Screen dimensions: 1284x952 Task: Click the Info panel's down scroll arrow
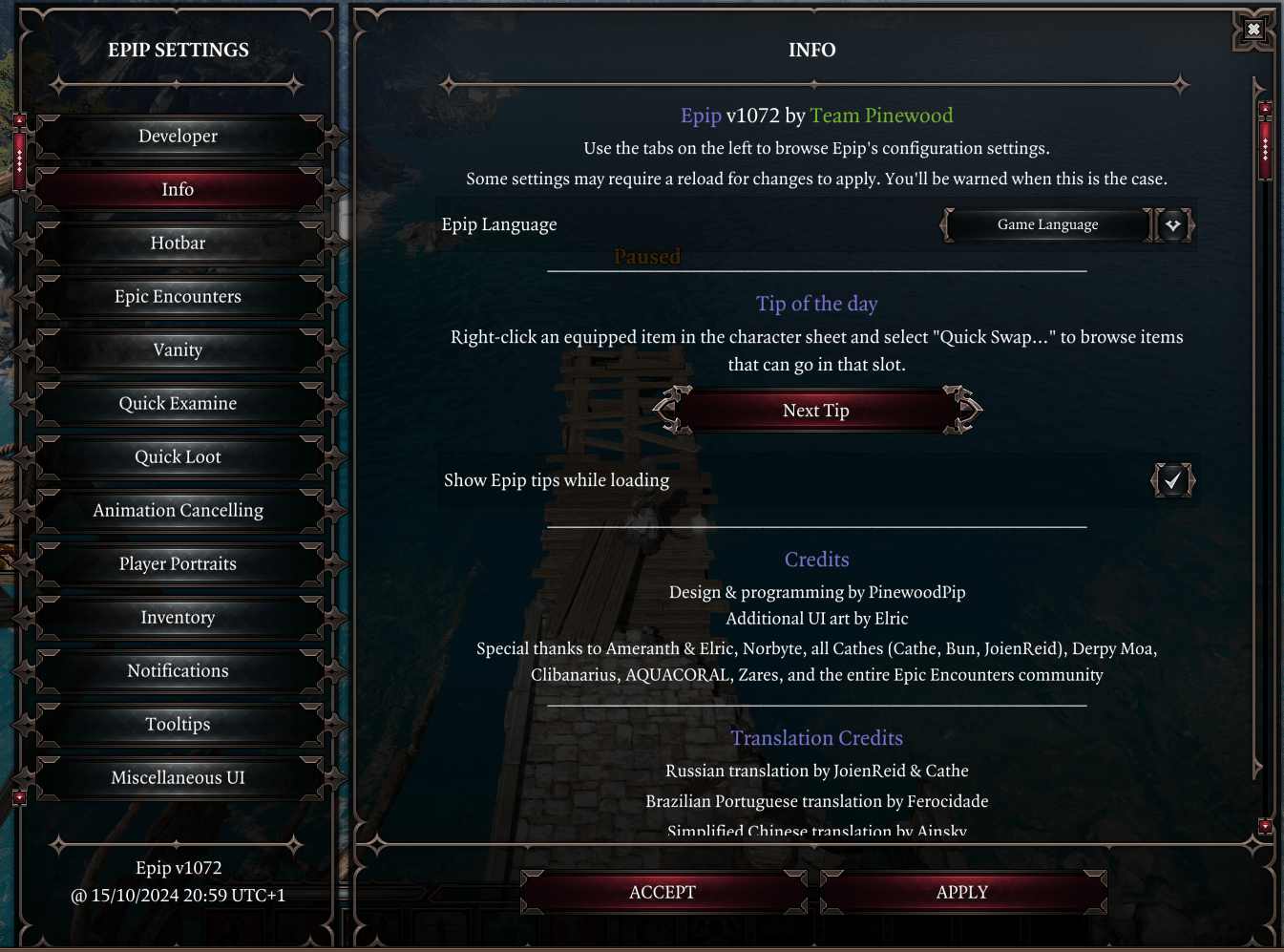pyautogui.click(x=1265, y=826)
